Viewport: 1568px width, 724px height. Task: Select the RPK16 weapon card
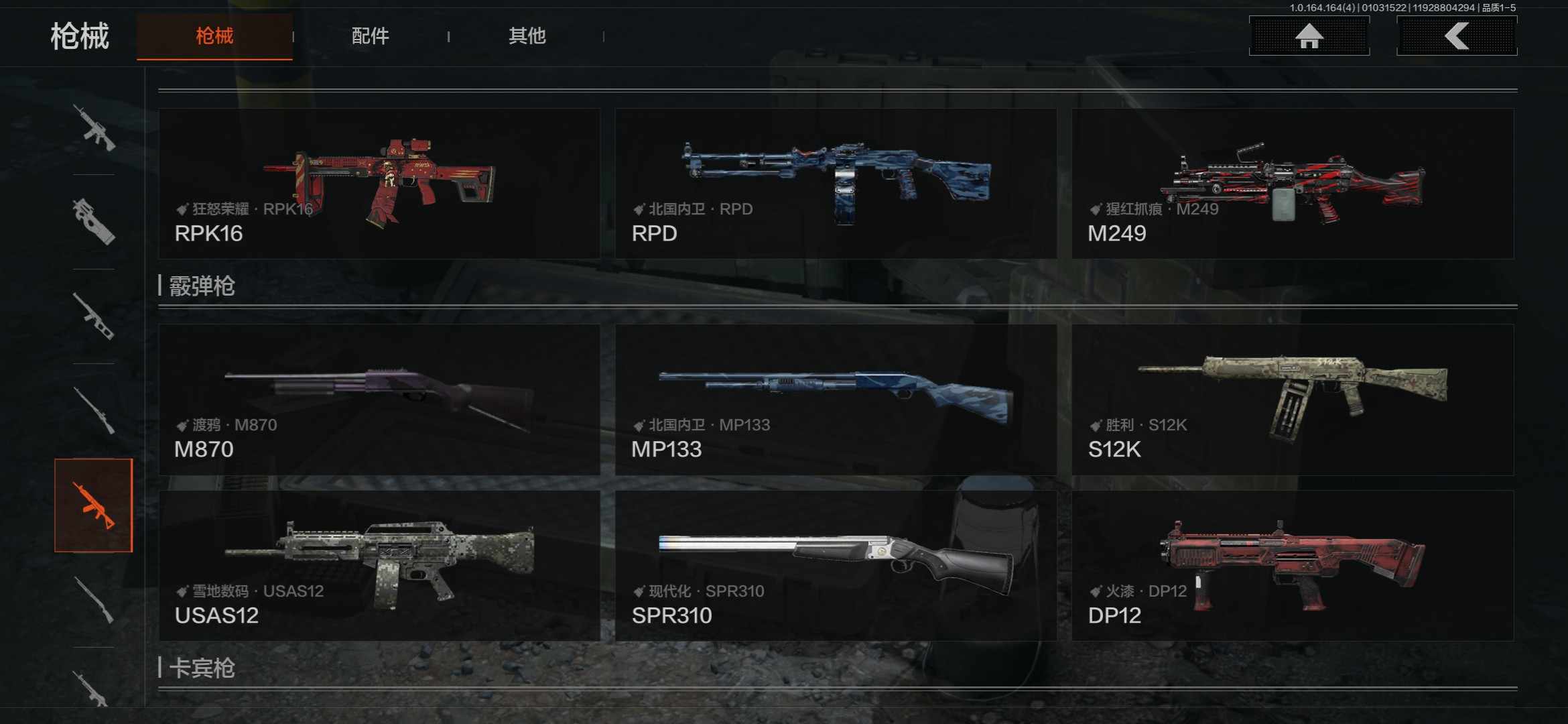(x=379, y=184)
